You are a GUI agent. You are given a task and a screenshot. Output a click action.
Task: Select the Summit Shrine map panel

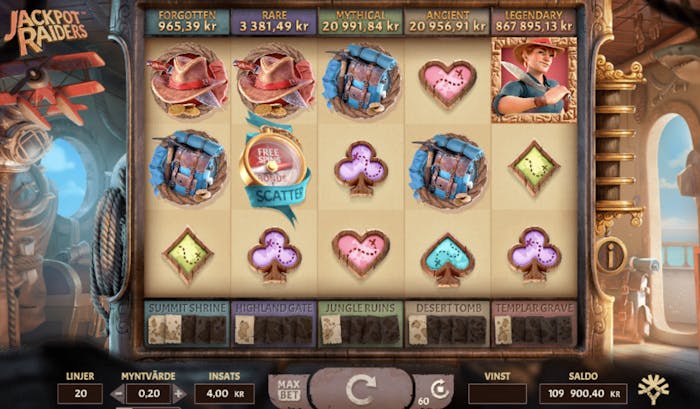click(x=187, y=323)
